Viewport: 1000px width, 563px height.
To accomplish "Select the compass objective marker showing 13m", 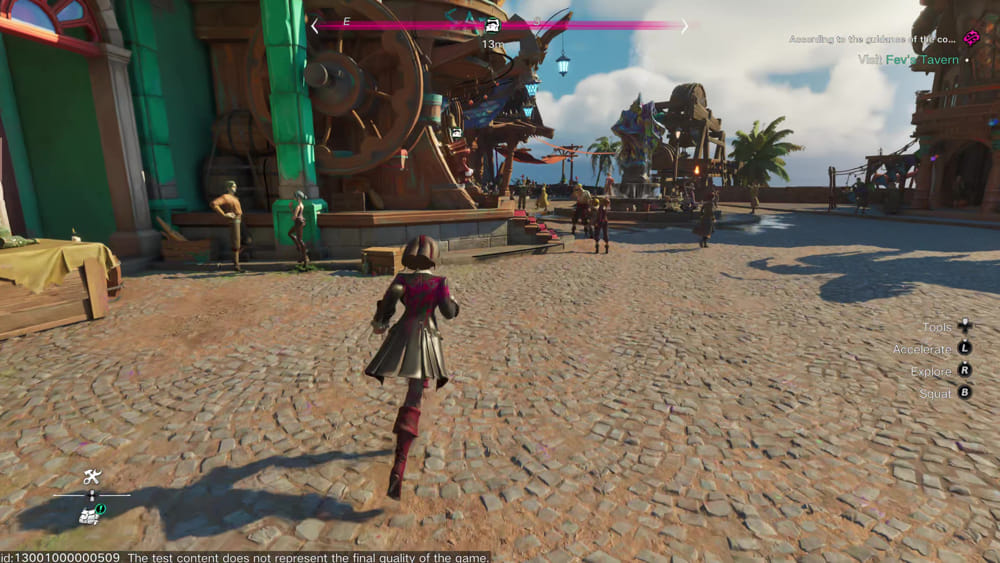I will (x=492, y=27).
